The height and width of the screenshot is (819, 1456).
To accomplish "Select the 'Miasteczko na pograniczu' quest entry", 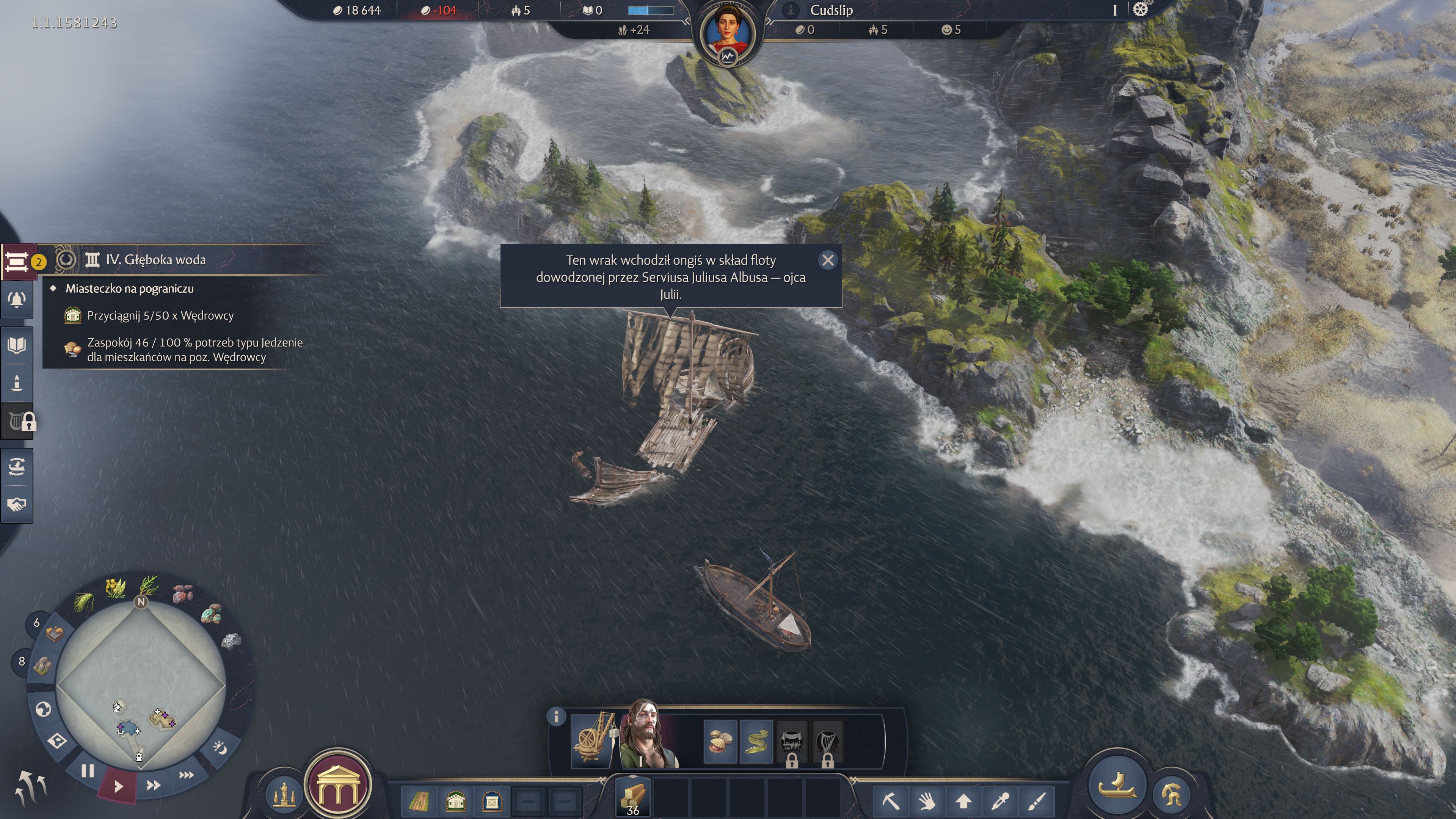I will tap(129, 289).
